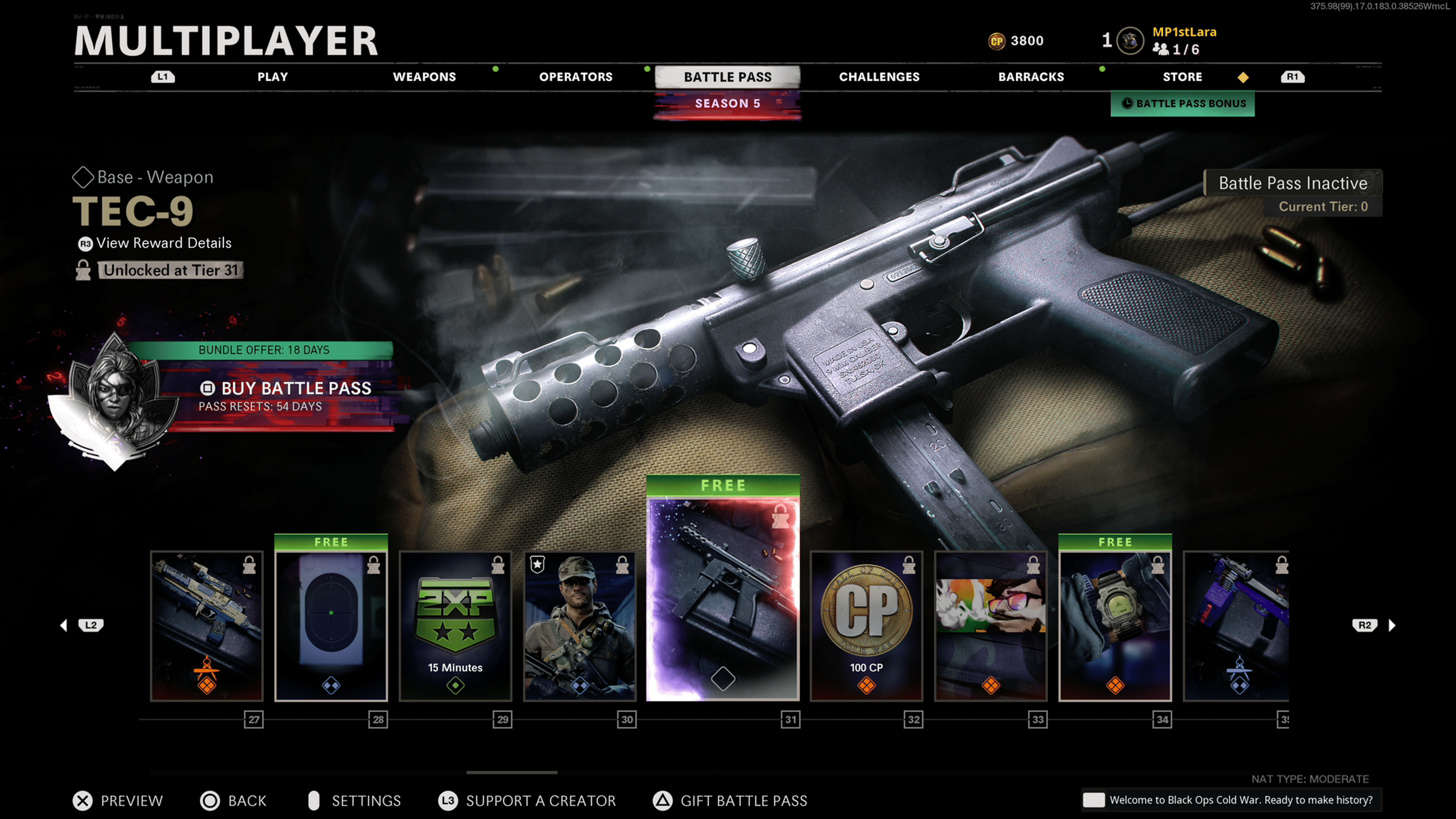Select the Challenges tab
The height and width of the screenshot is (819, 1456).
pos(879,77)
